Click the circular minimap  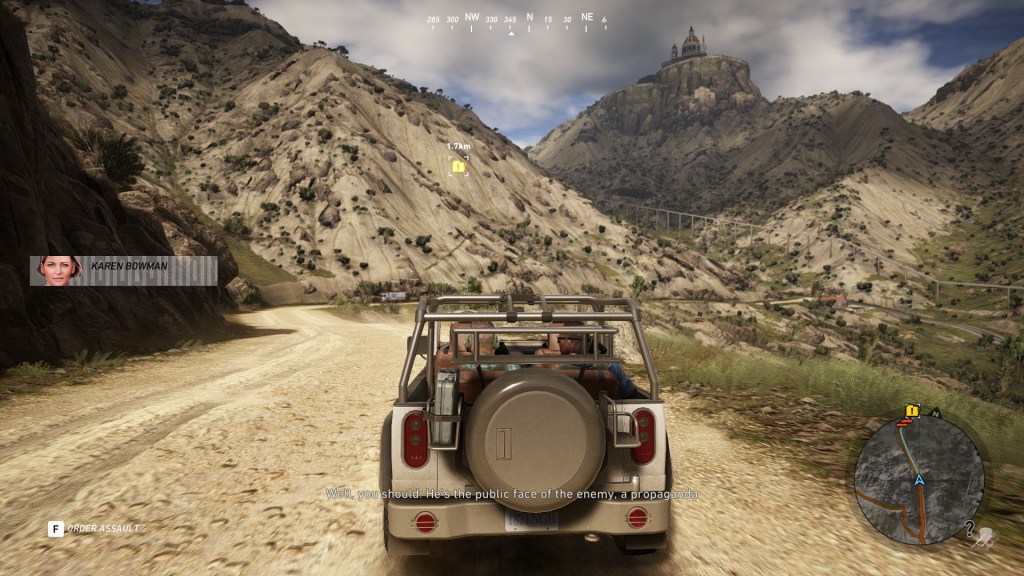(918, 479)
